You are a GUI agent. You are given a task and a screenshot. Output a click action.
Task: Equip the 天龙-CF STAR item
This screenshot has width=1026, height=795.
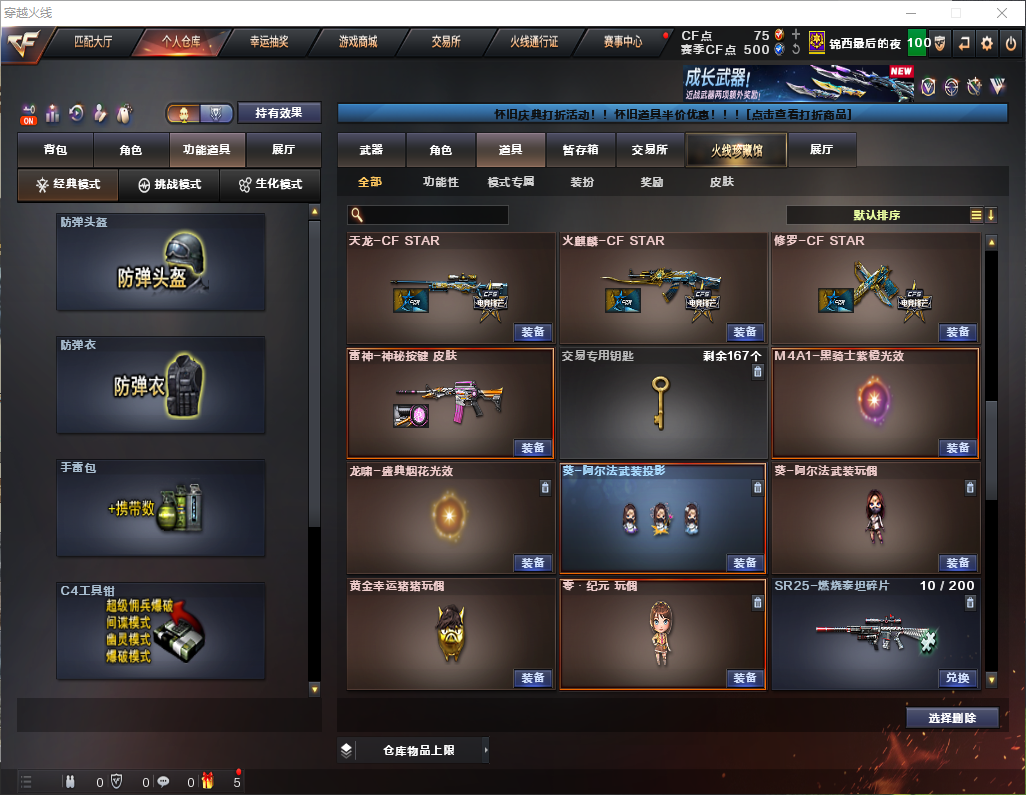click(533, 332)
